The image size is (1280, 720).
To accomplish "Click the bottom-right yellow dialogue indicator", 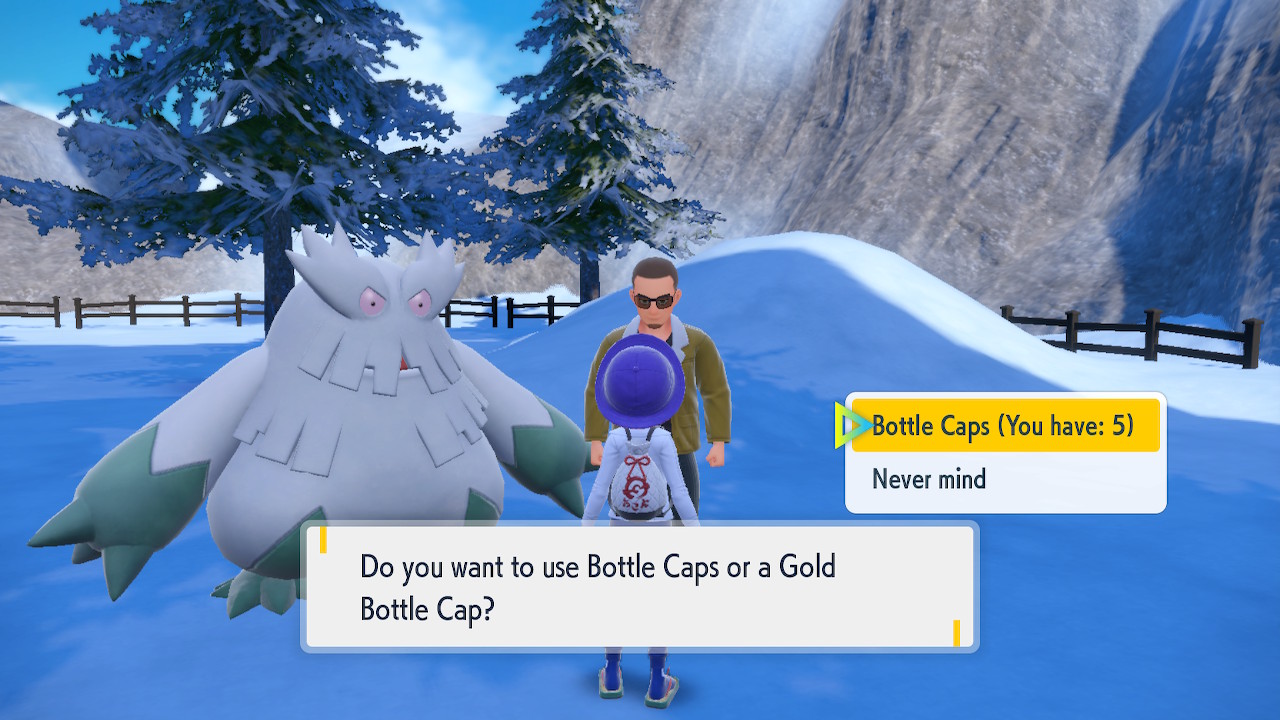I will pyautogui.click(x=957, y=633).
